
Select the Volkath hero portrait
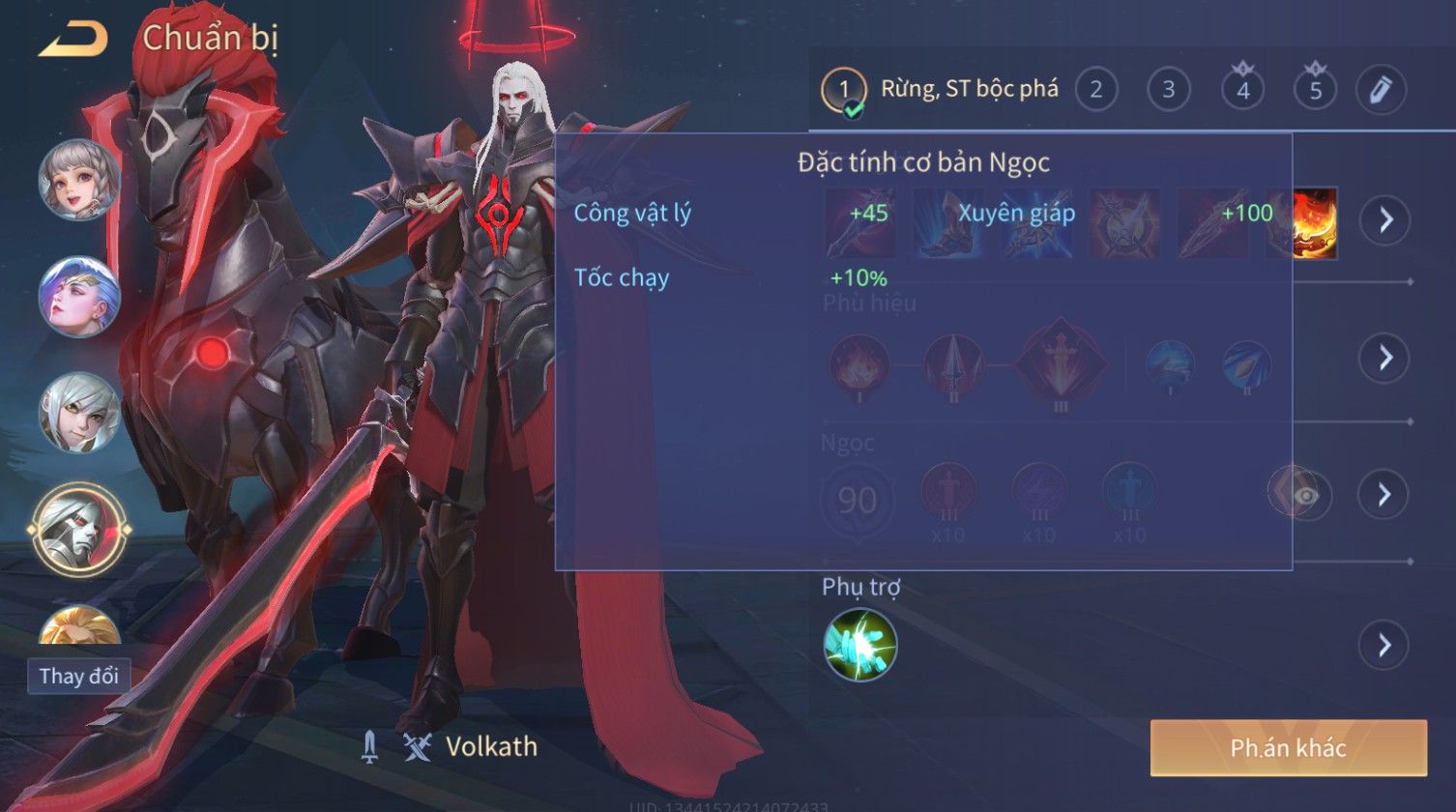pos(78,530)
